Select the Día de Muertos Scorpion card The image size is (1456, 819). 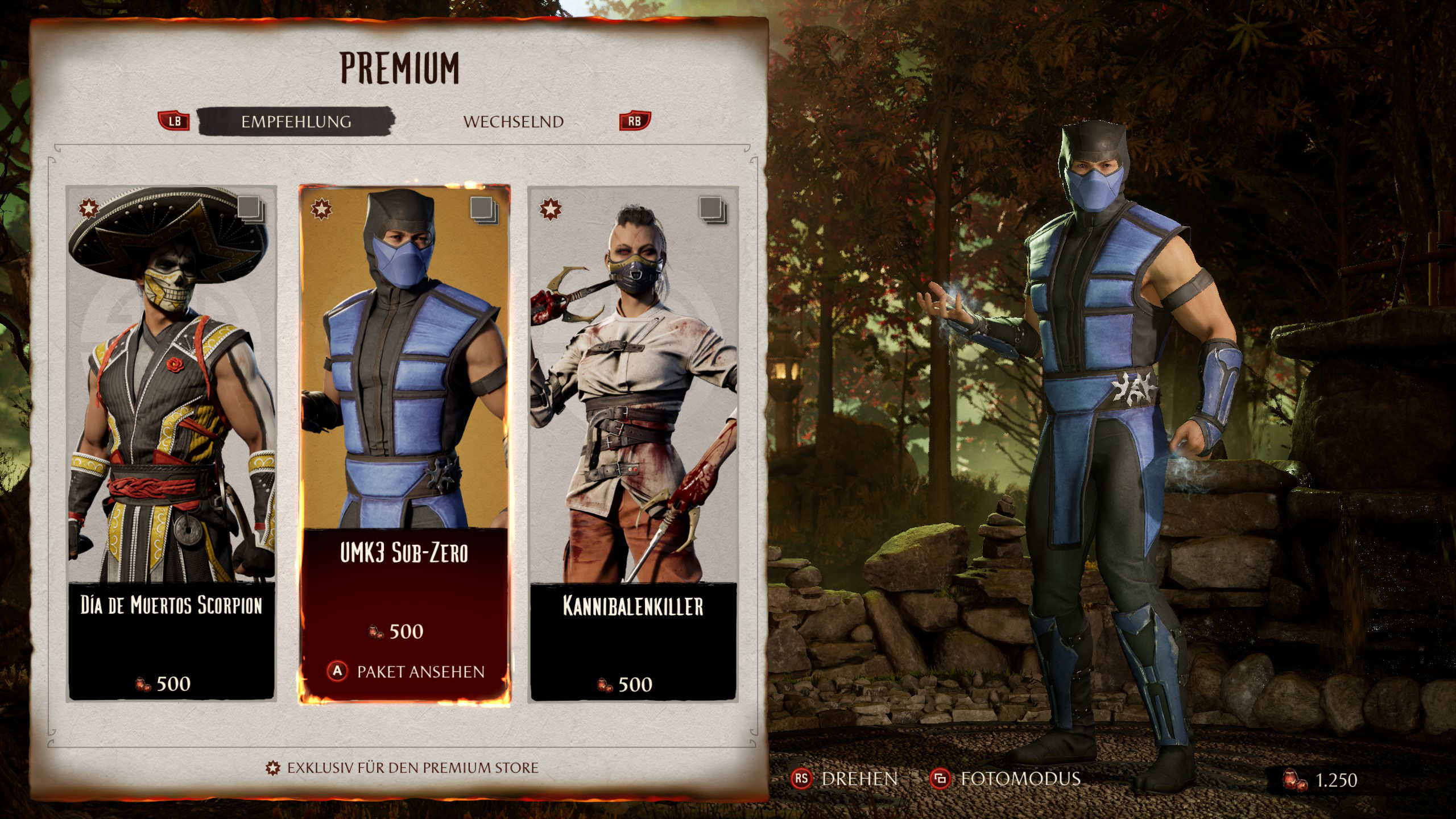point(171,444)
